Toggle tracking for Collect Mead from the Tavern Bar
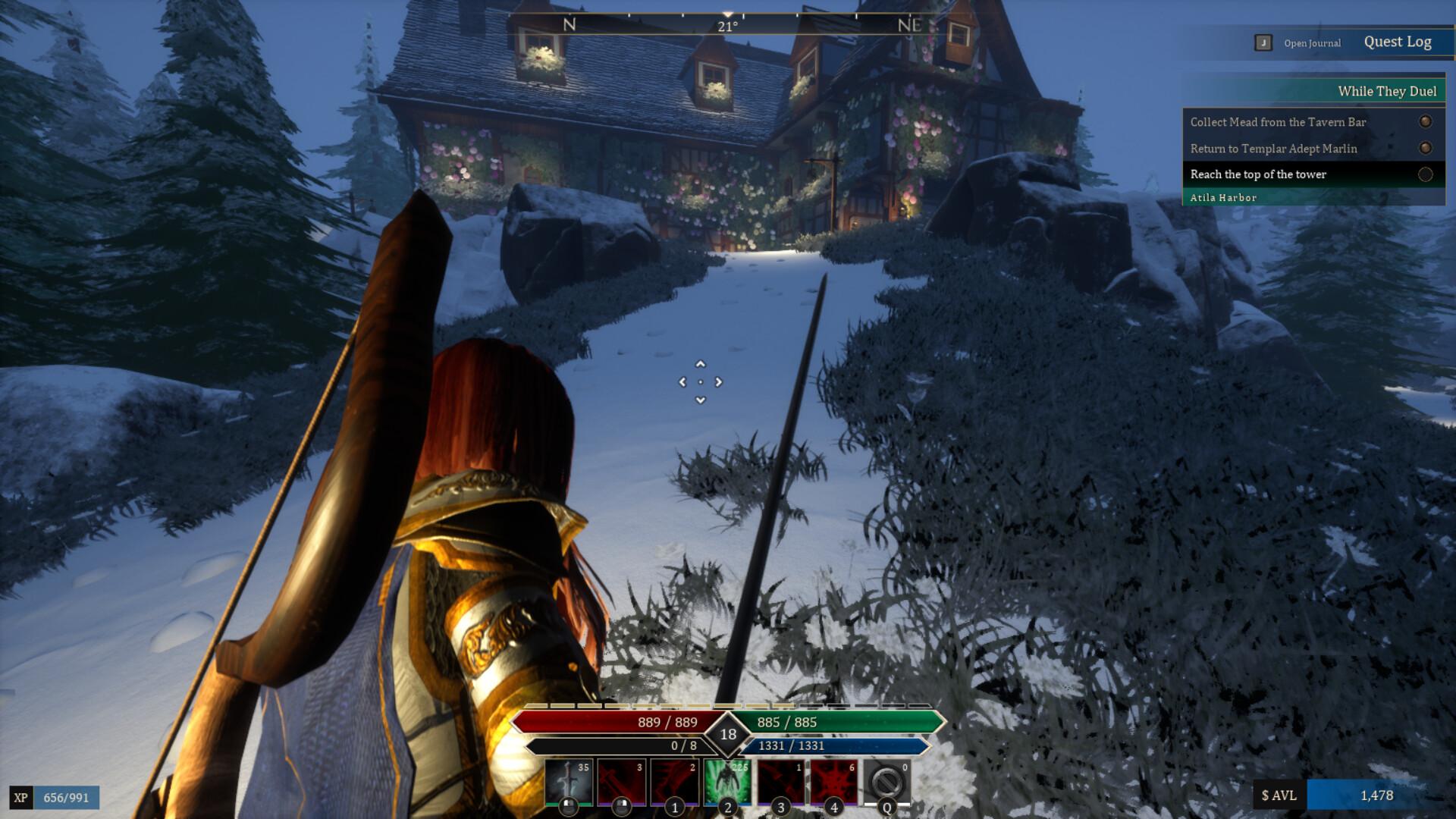 (x=1426, y=122)
